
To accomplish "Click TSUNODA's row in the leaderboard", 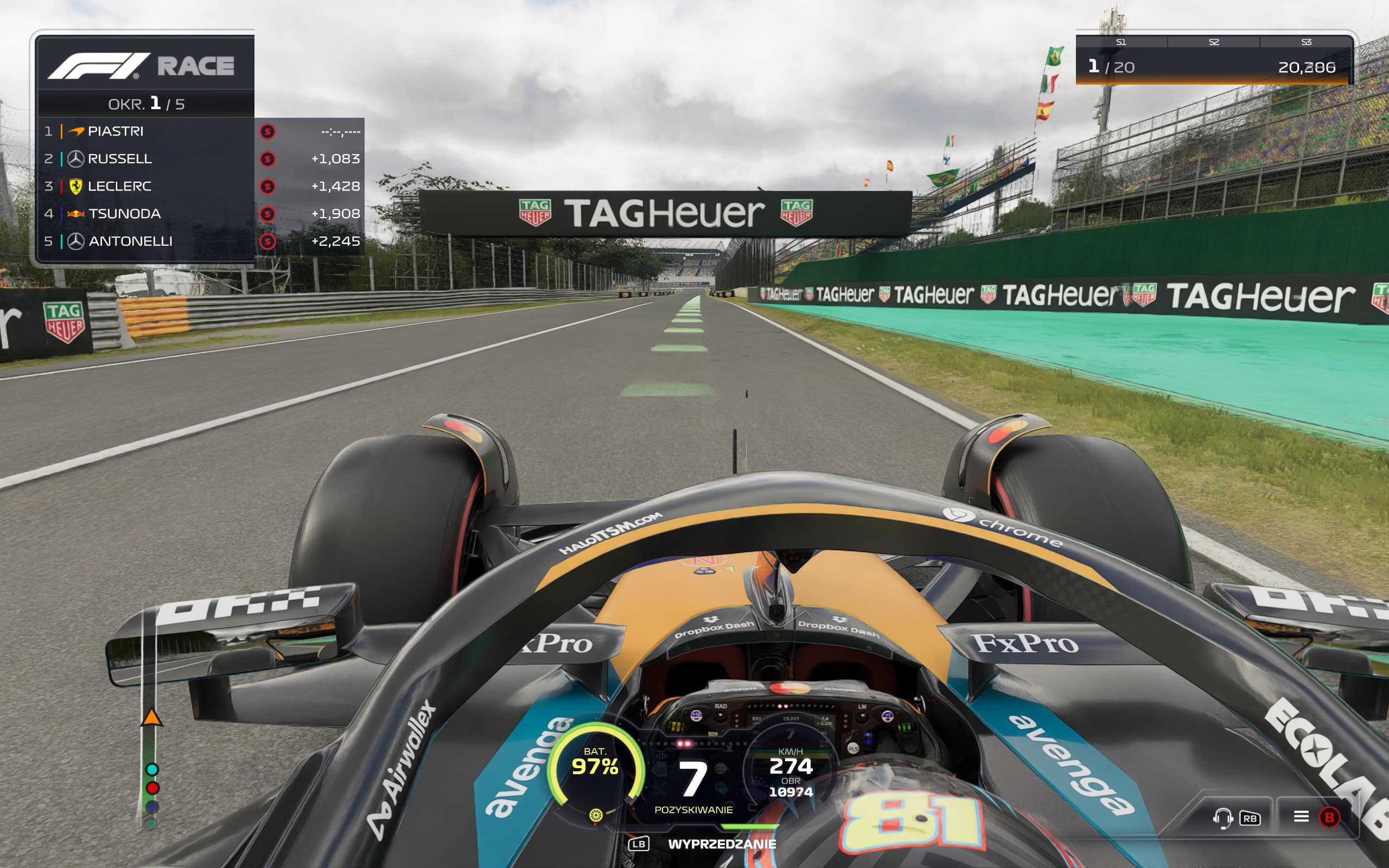I will 124,214.
